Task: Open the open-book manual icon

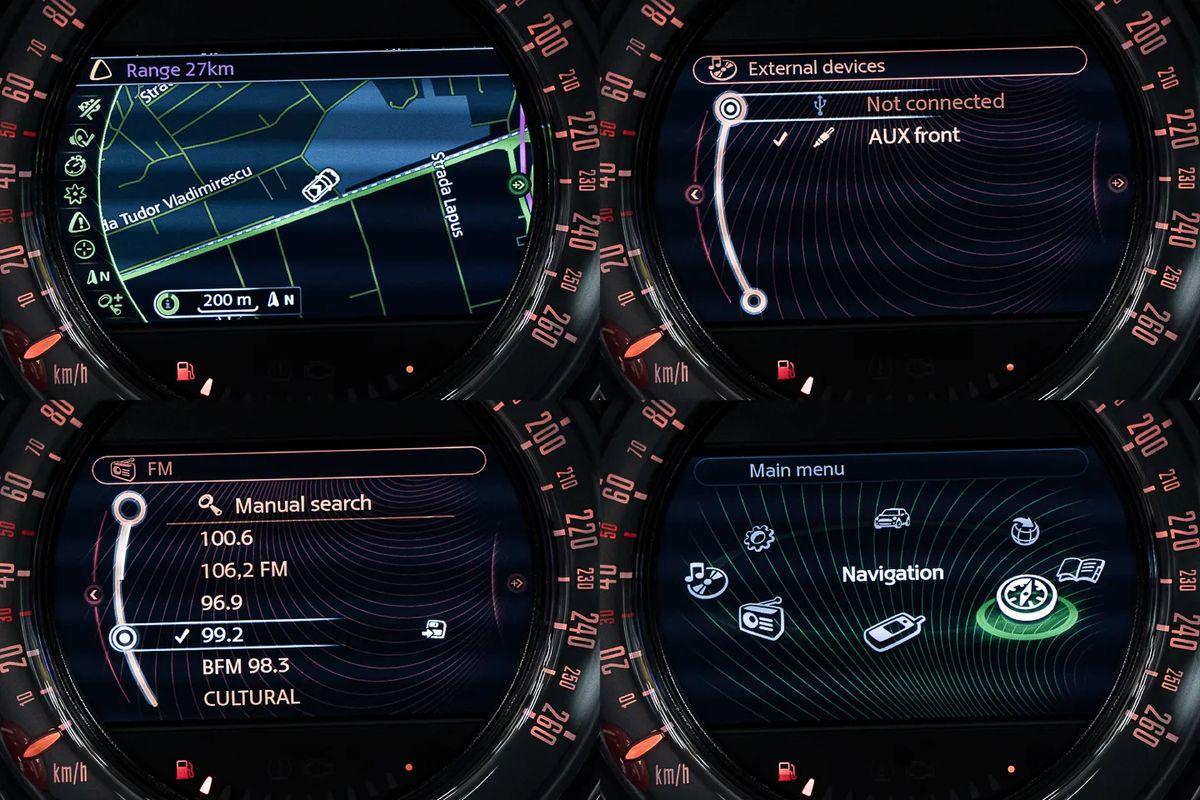Action: 1080,570
